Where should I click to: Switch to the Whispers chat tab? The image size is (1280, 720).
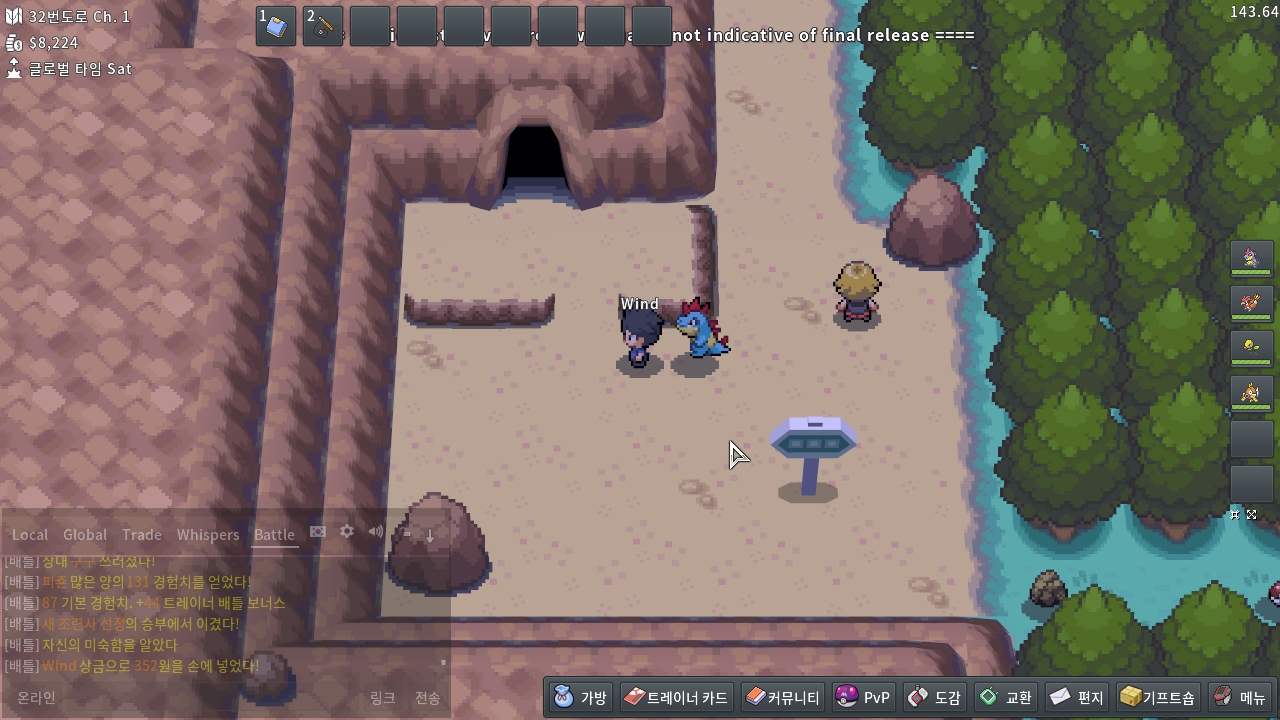[x=208, y=535]
